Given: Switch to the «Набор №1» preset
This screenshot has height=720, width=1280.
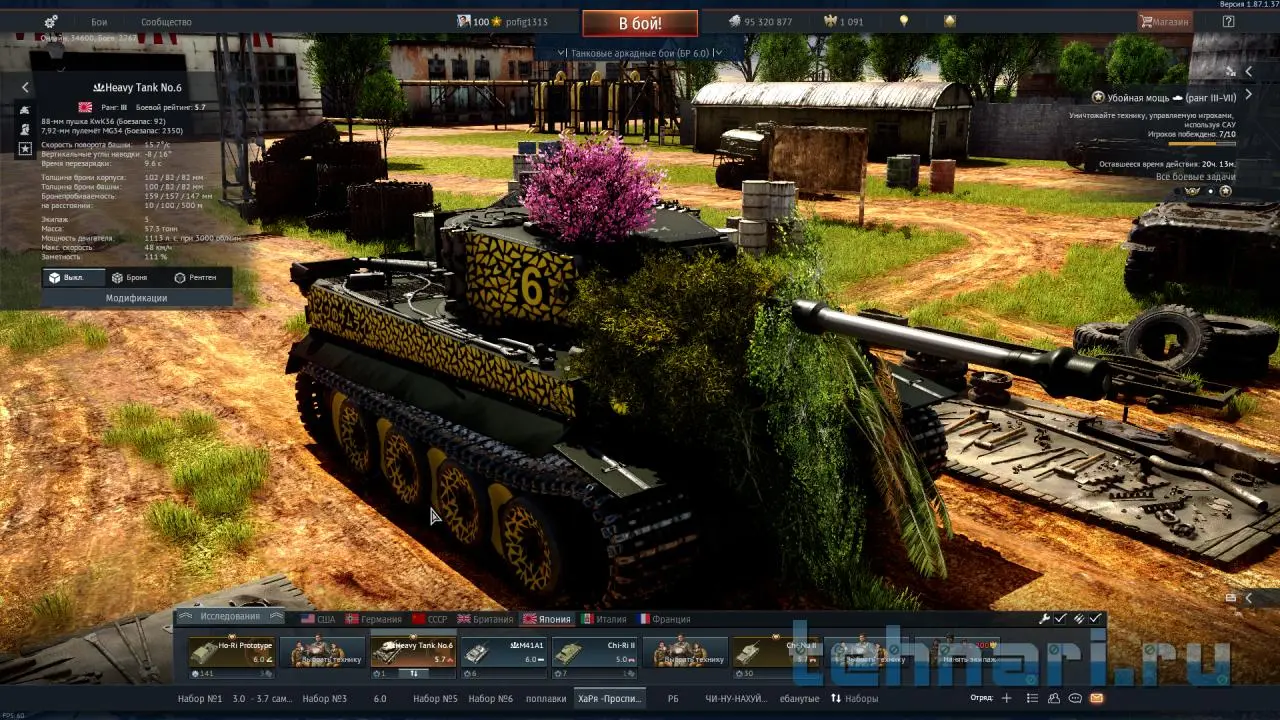Looking at the screenshot, I should (199, 698).
